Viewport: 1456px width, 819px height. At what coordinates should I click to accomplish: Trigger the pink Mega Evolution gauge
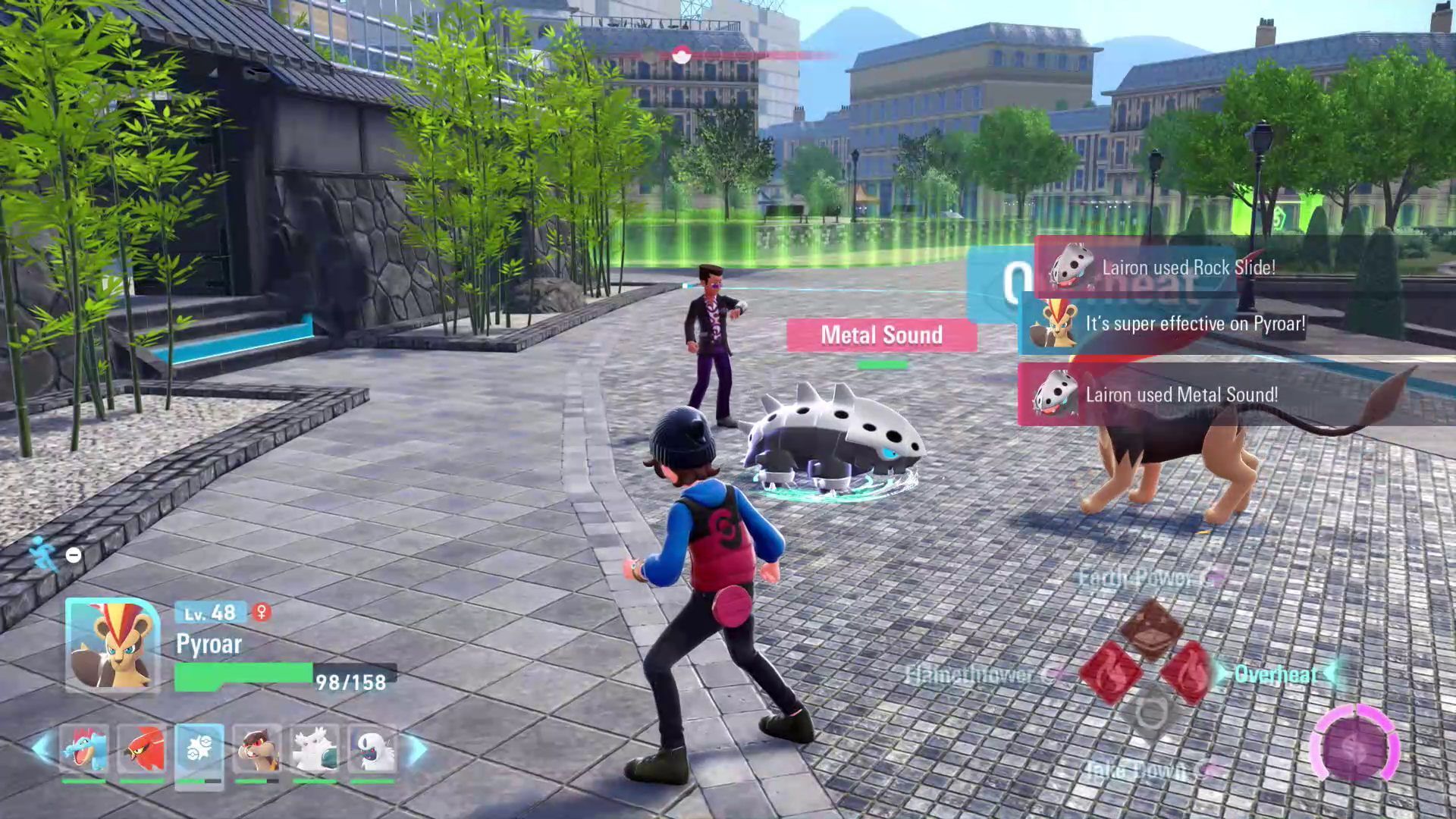point(1354,746)
